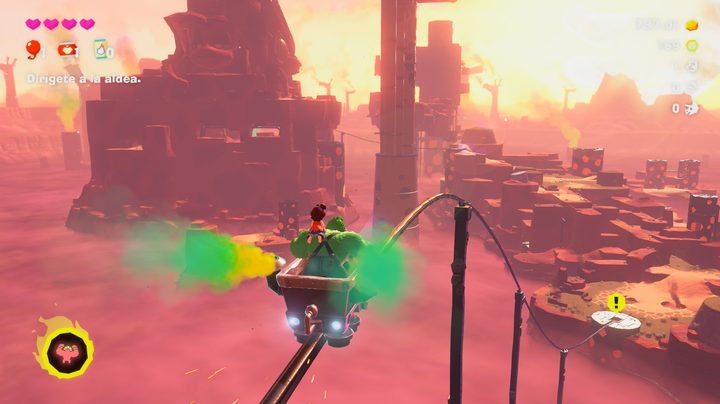Choose the blue potion card item

[101, 49]
